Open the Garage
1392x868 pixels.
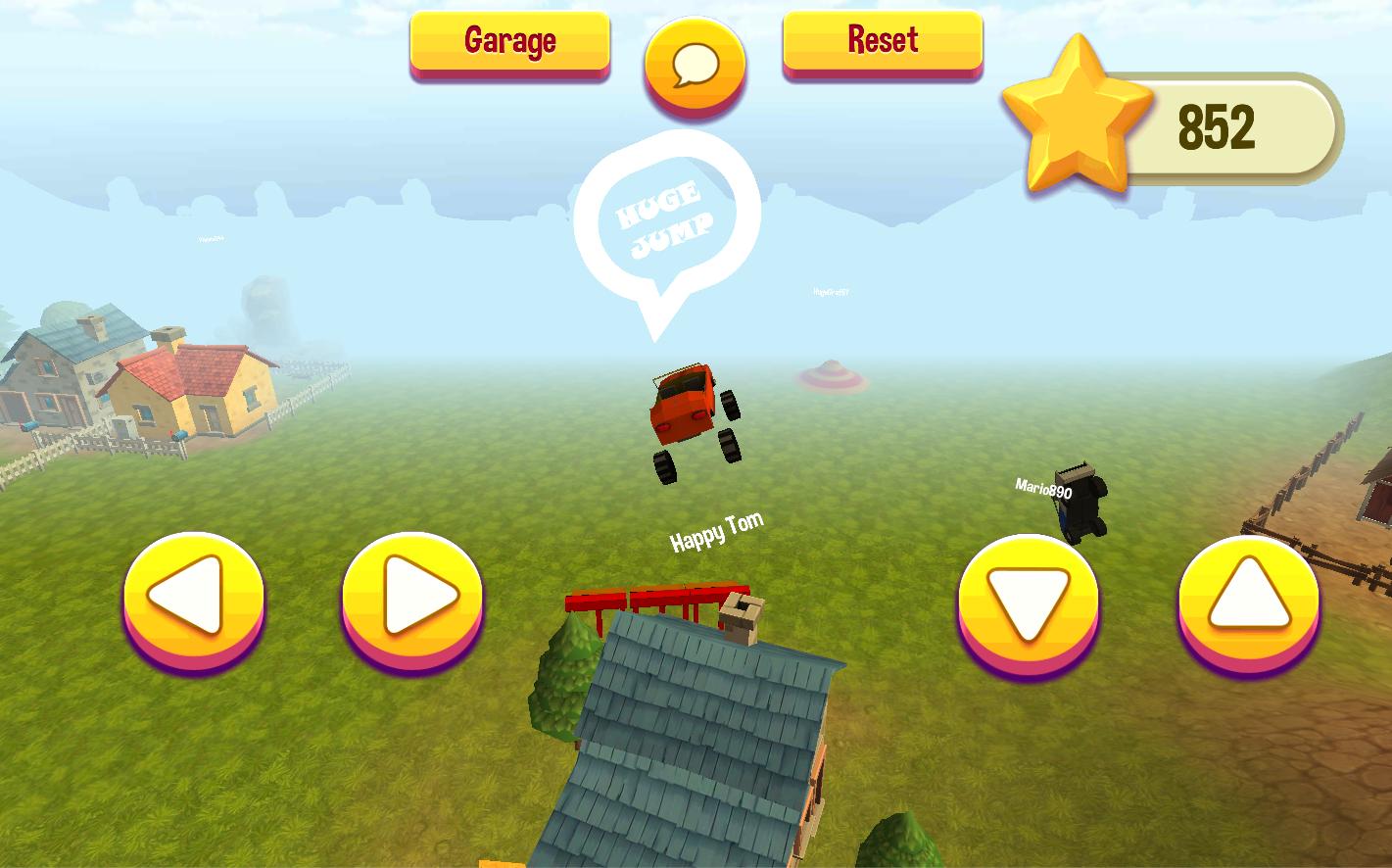point(509,40)
